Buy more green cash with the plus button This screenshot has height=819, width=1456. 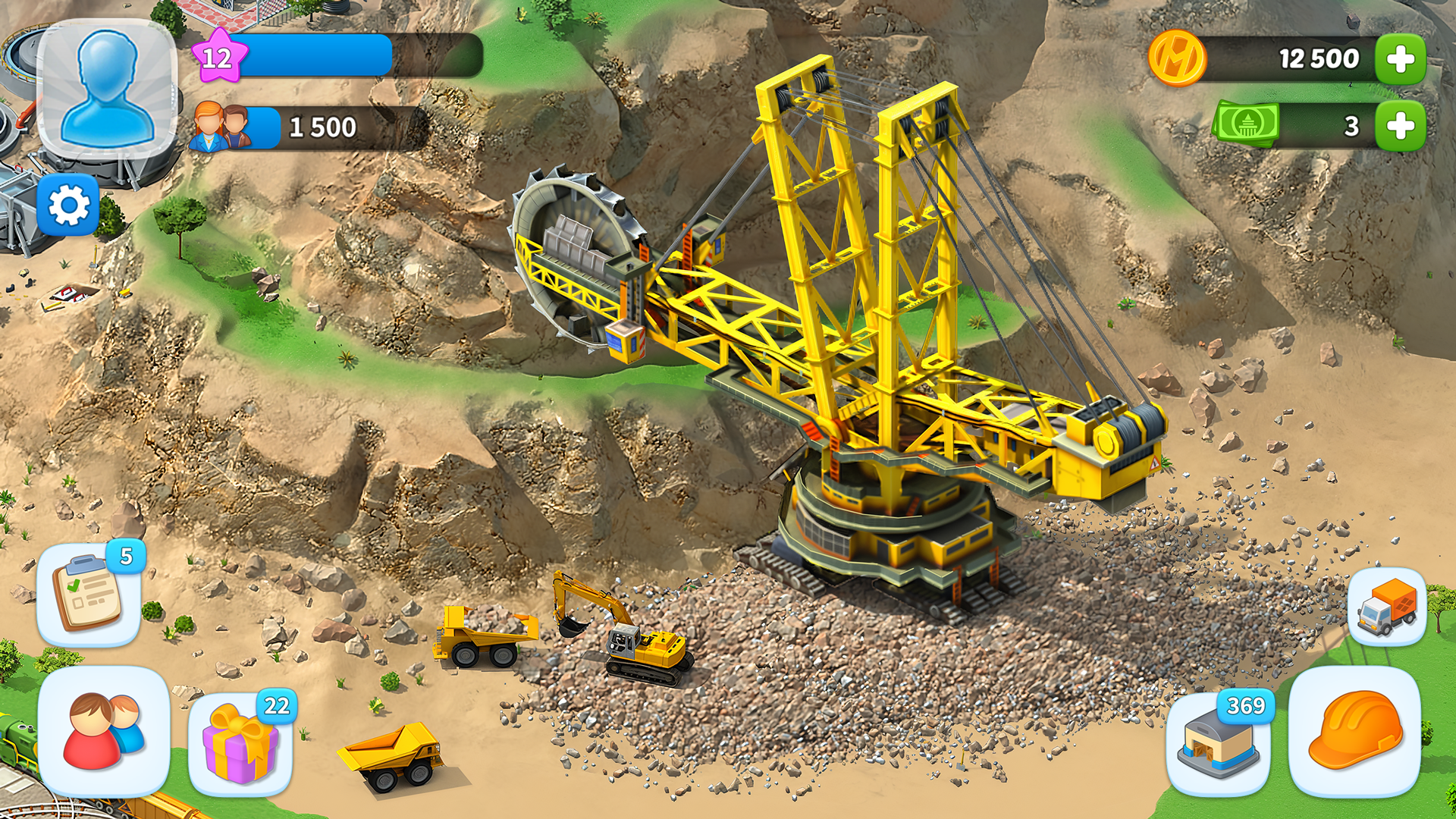tap(1400, 125)
